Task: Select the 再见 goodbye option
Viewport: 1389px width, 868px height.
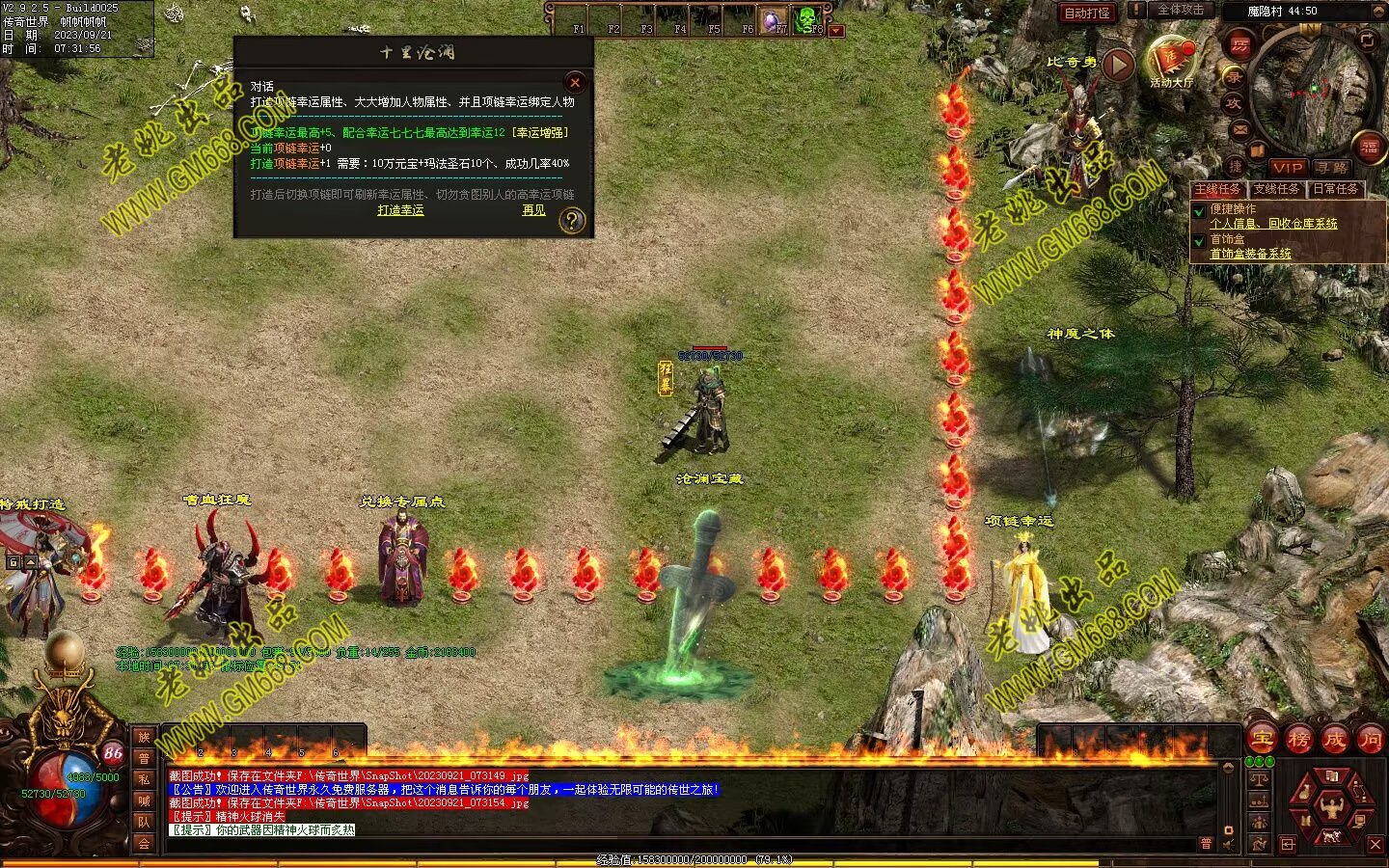Action: (x=533, y=209)
